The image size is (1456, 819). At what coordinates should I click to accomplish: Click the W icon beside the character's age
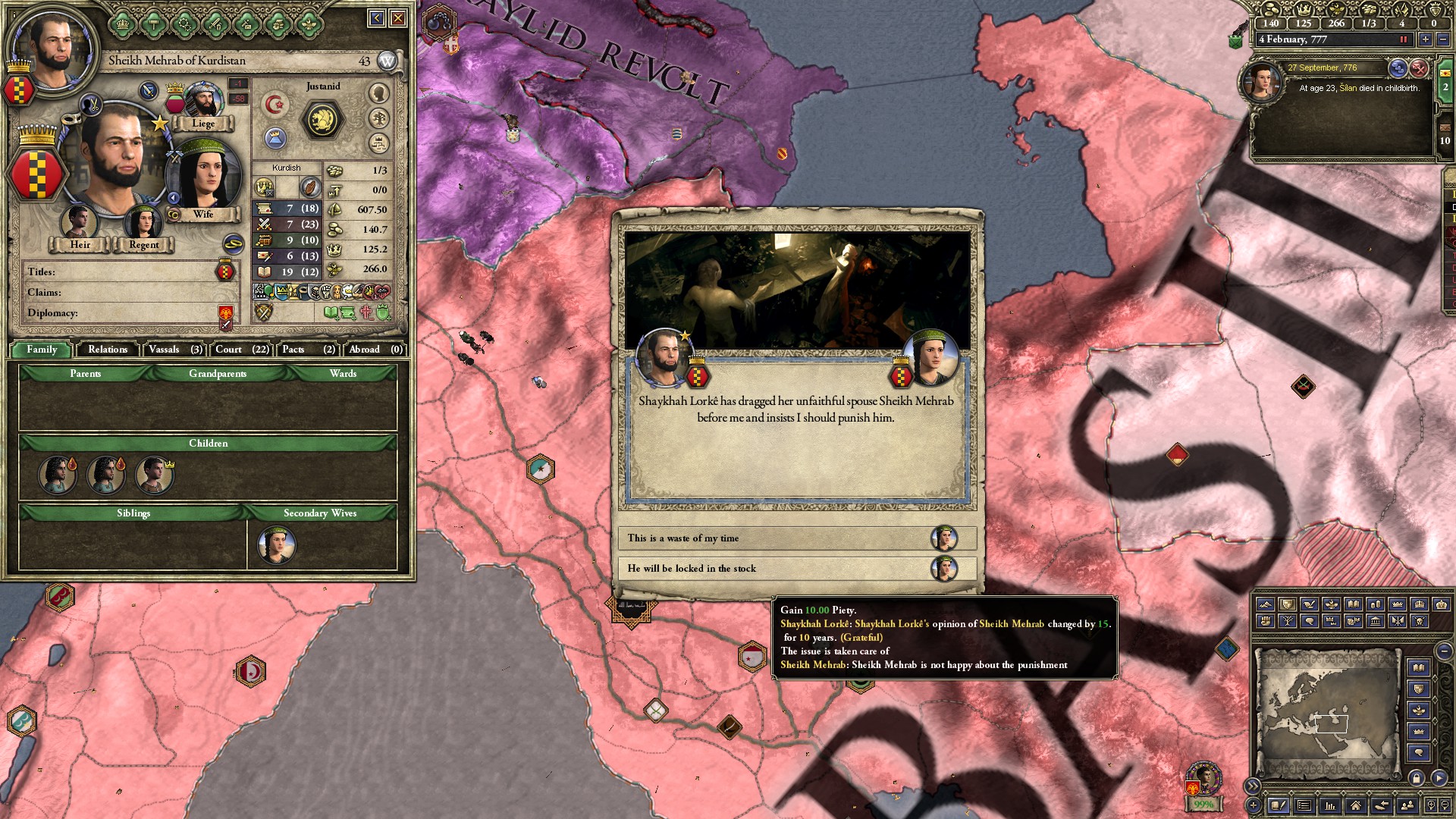pyautogui.click(x=387, y=59)
